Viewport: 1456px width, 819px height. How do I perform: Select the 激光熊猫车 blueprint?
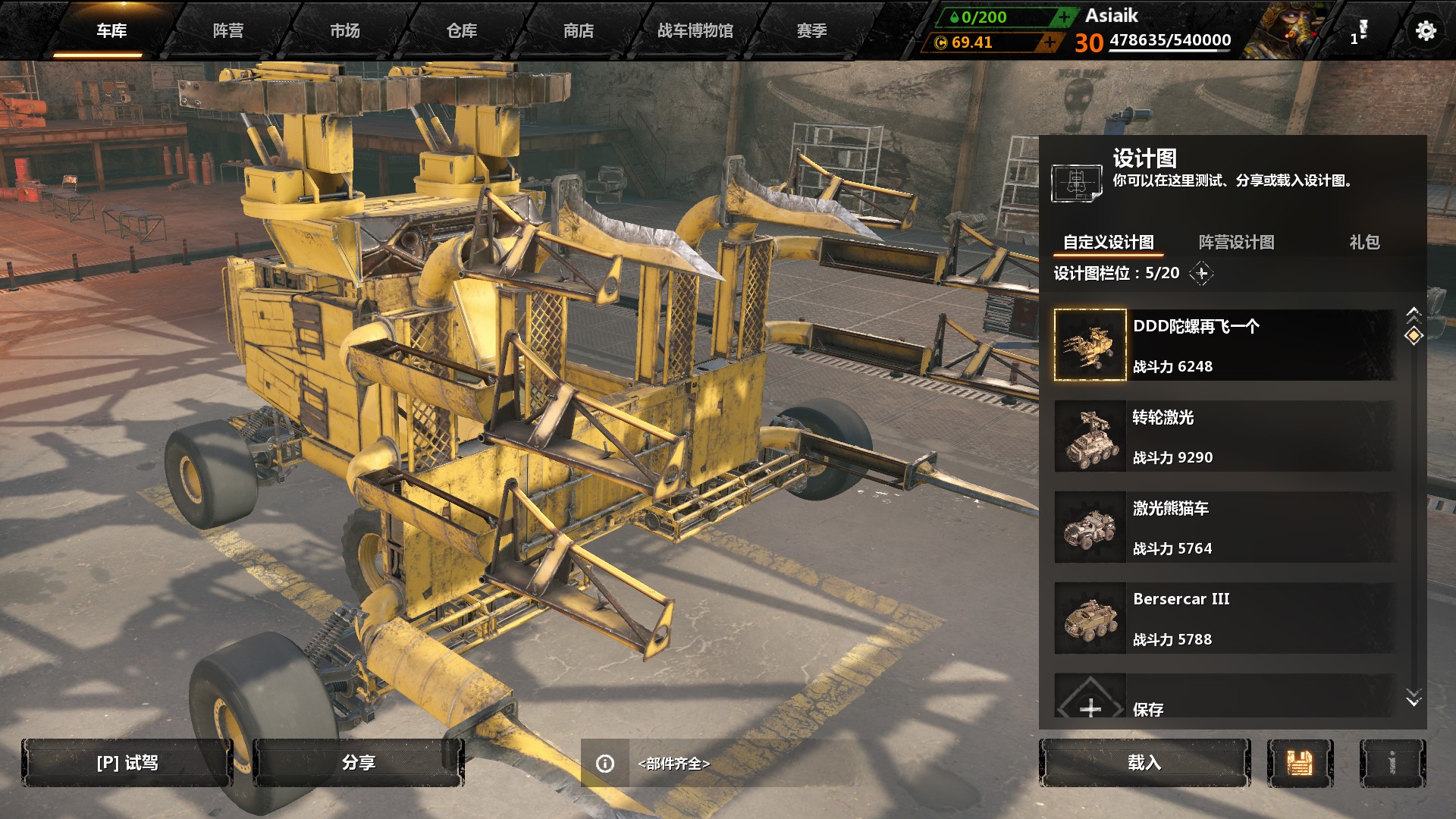[1224, 527]
